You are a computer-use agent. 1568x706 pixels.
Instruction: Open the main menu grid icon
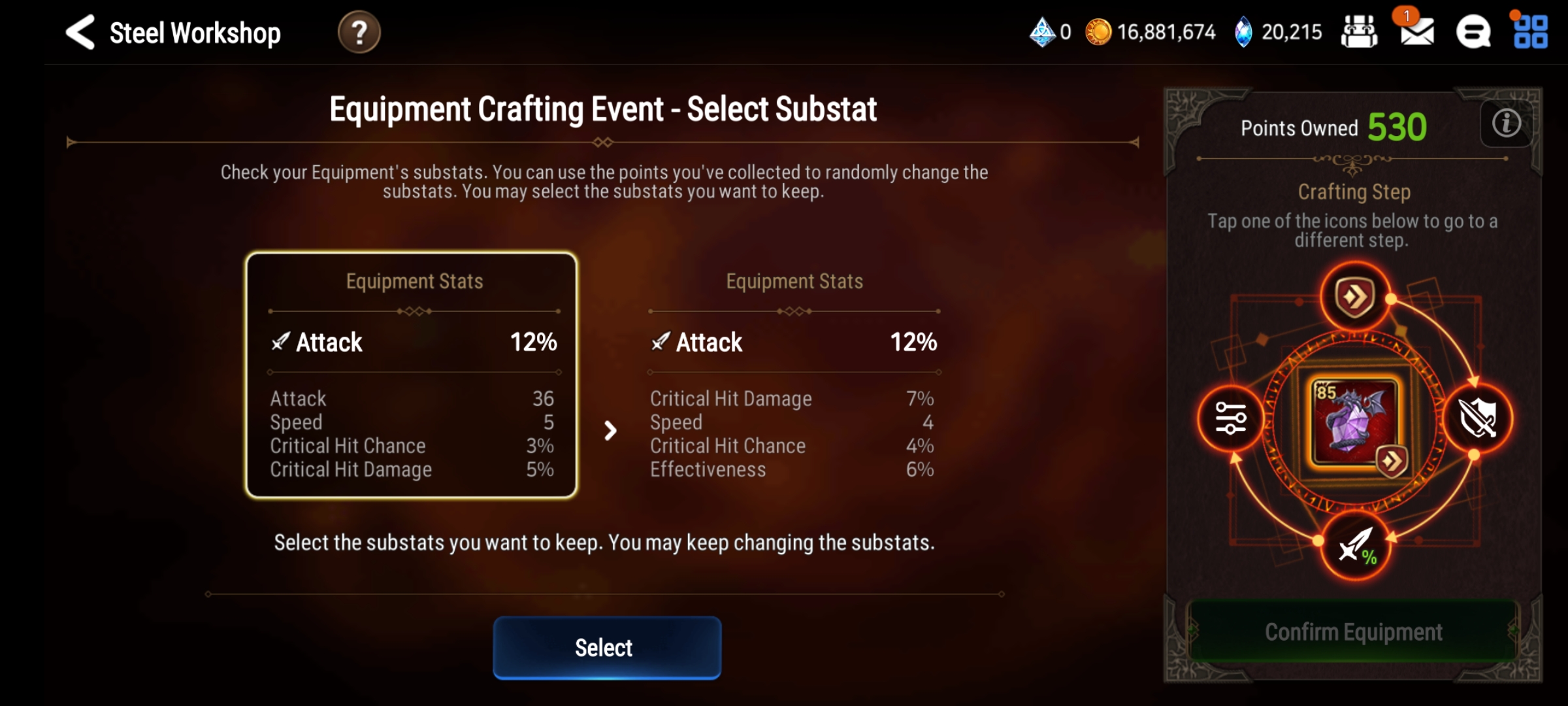(x=1532, y=31)
